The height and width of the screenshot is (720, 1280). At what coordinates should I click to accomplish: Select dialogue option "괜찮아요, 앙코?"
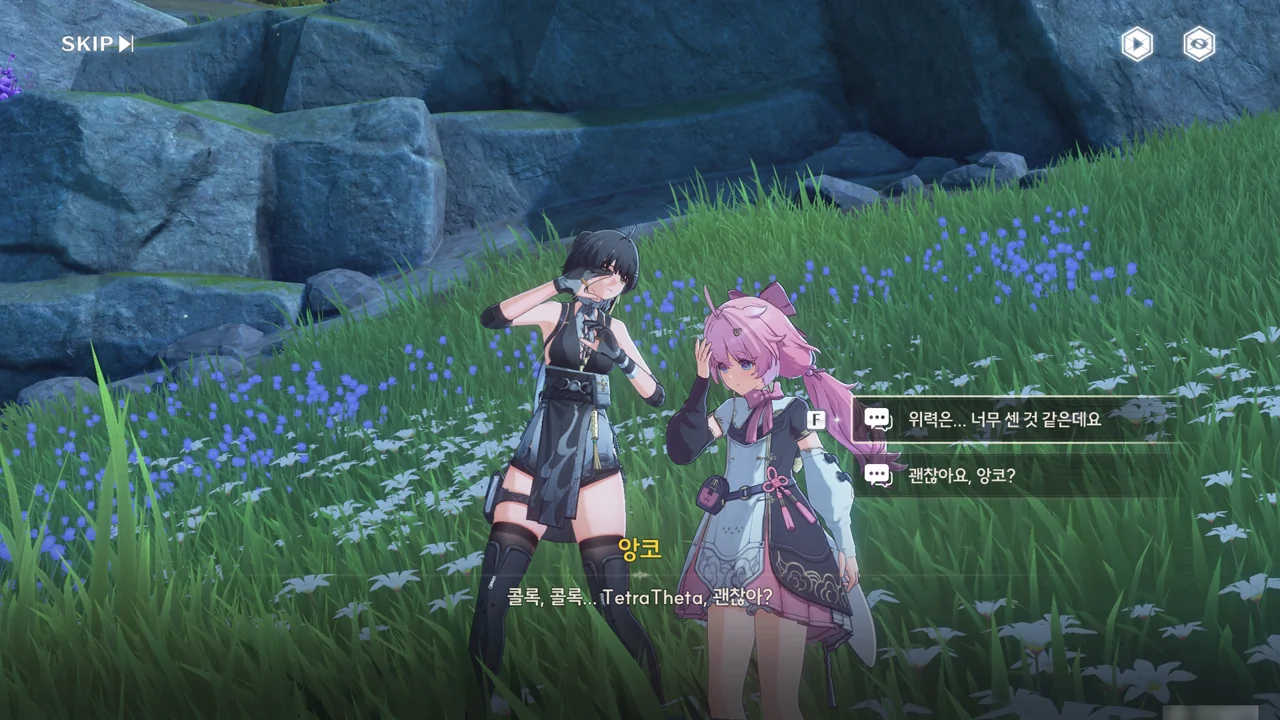tap(961, 475)
